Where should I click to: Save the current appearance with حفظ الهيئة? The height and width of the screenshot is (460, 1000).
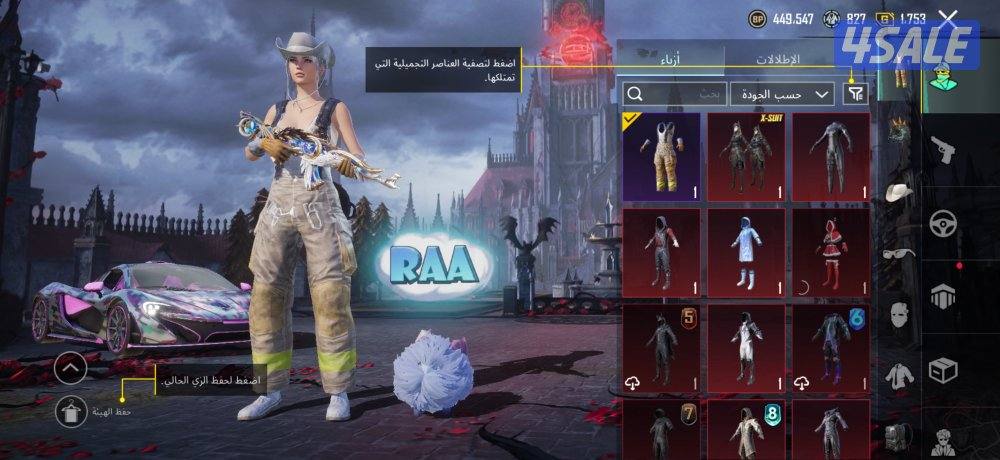(x=70, y=411)
